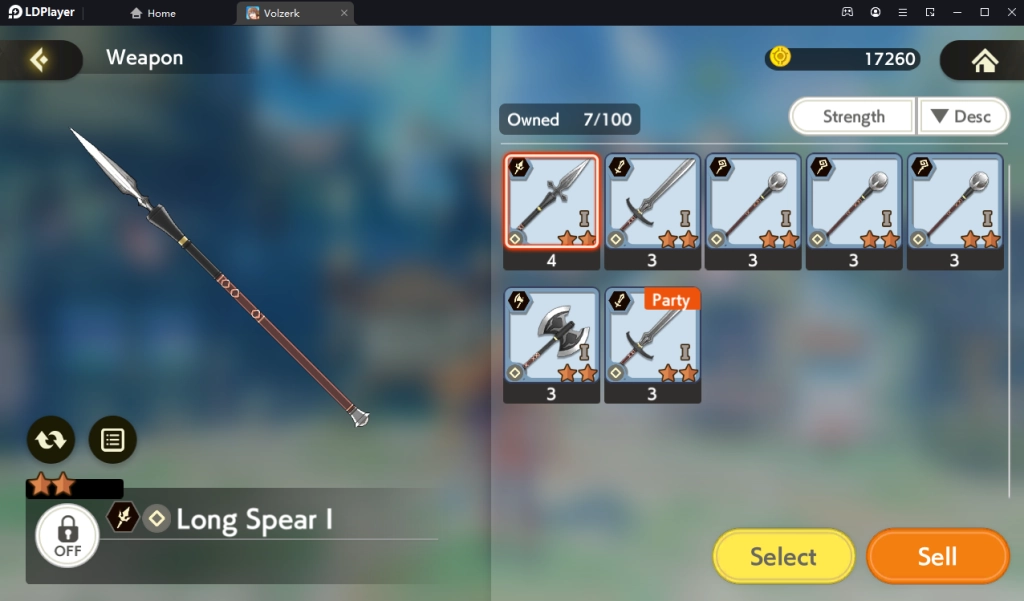Click the circular arrows swap icon

pyautogui.click(x=51, y=439)
